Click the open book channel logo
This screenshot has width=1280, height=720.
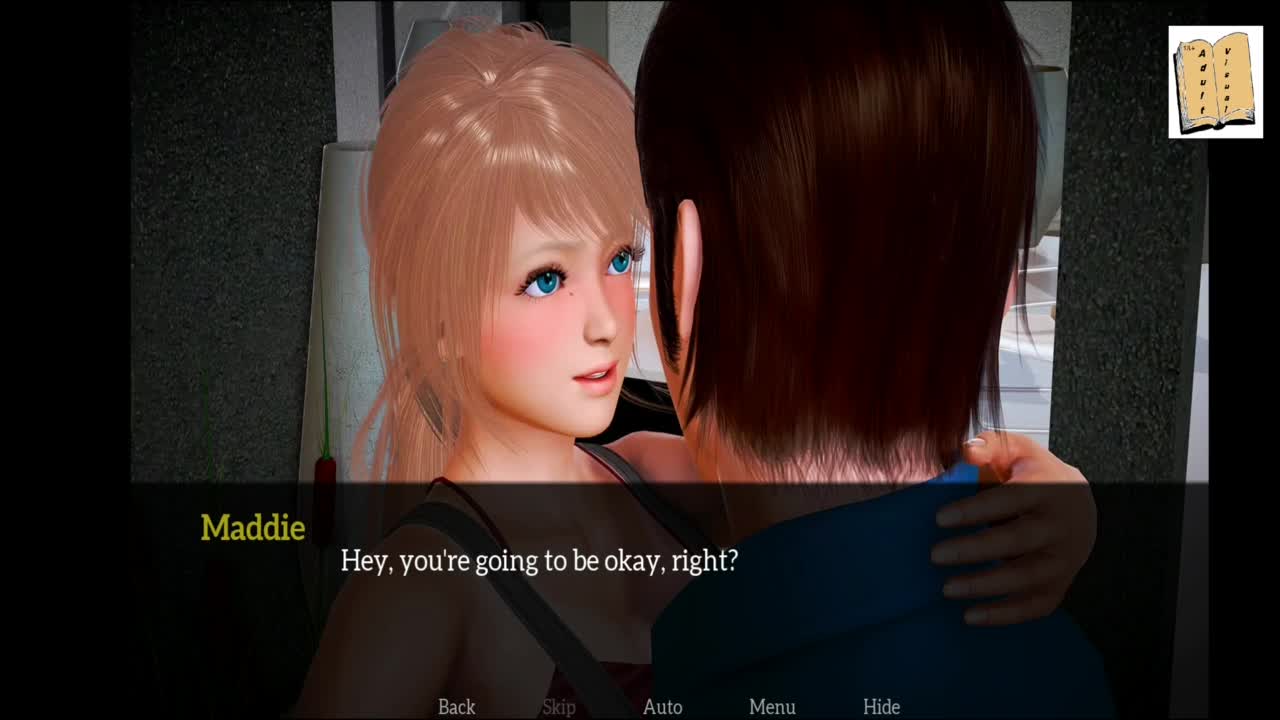click(1215, 82)
